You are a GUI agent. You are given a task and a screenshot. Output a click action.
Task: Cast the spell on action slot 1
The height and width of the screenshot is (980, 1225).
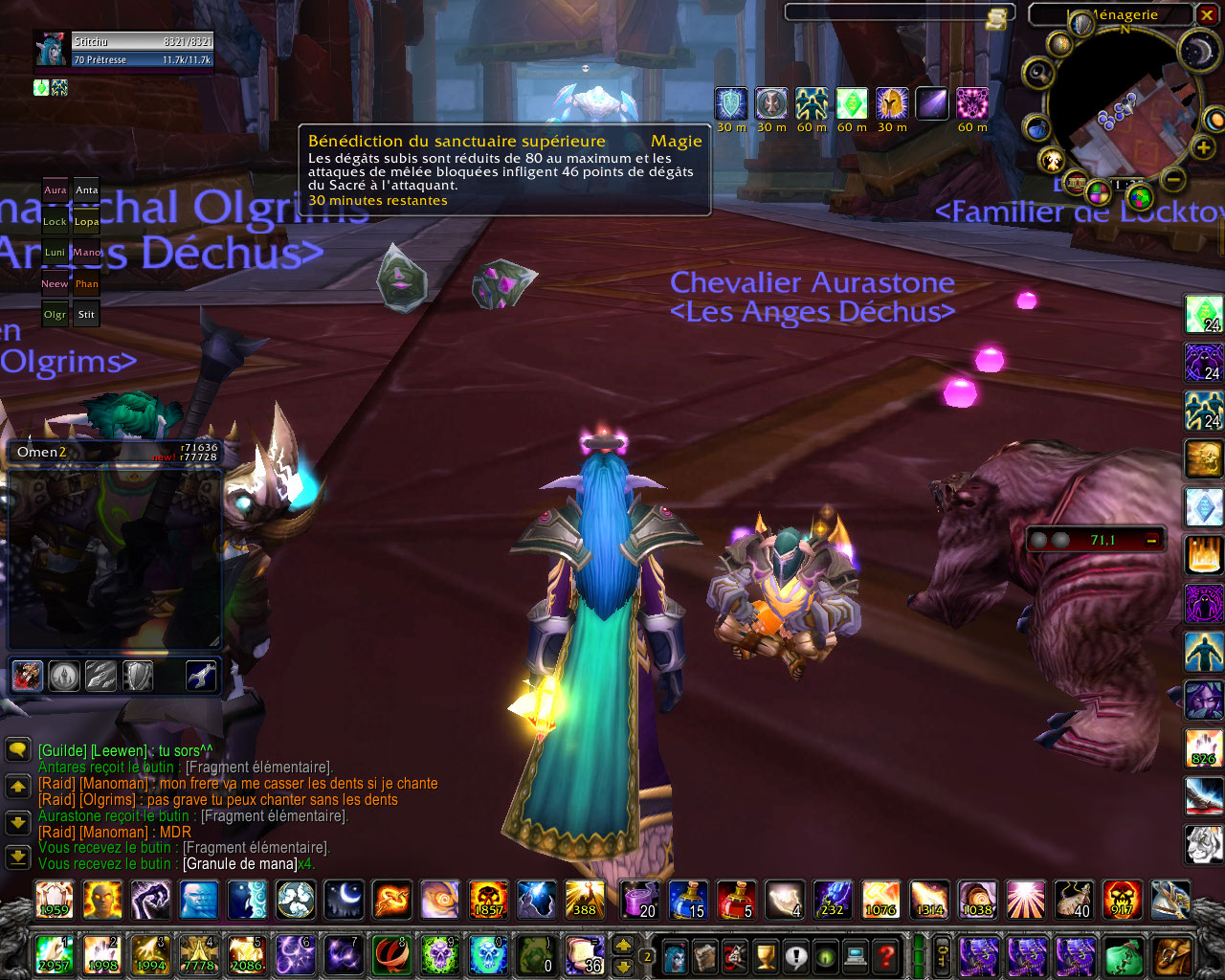click(54, 955)
